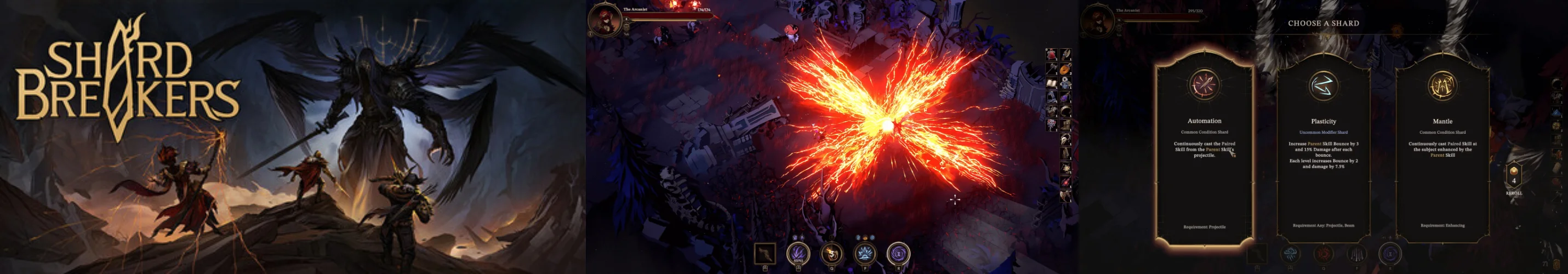This screenshot has width=1568, height=274.
Task: Click the Arcanist character portrait in gameplay
Action: coord(605,19)
